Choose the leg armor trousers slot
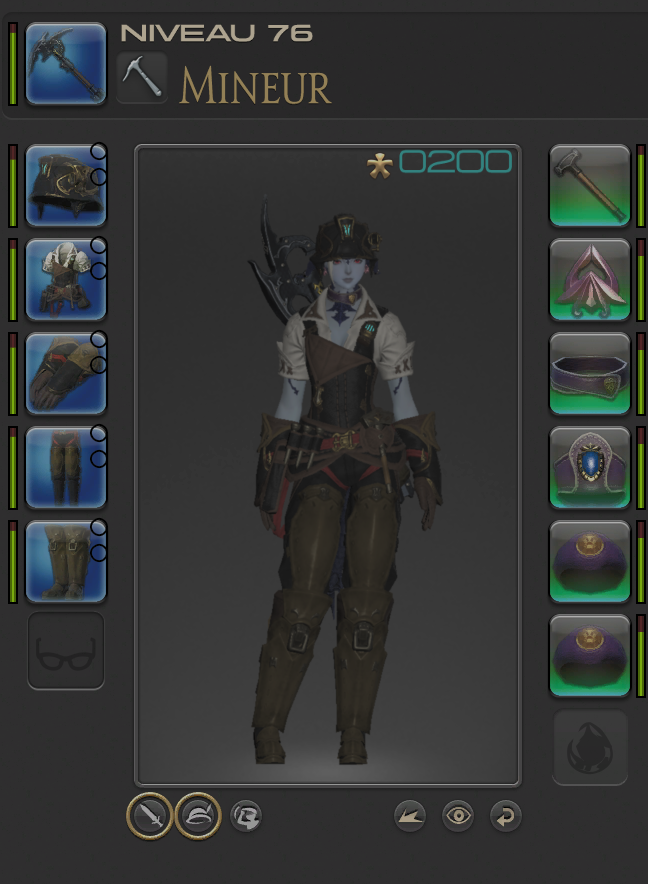This screenshot has width=648, height=884. click(66, 467)
